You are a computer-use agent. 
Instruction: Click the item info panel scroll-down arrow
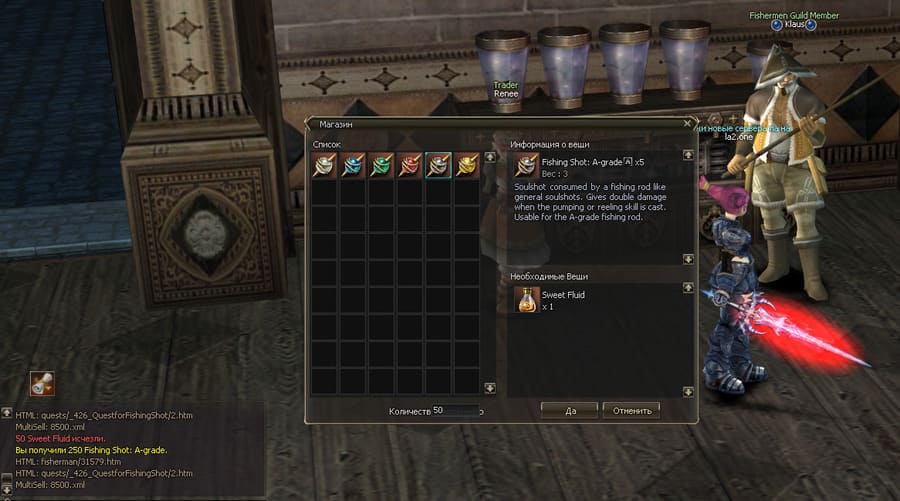click(x=688, y=259)
